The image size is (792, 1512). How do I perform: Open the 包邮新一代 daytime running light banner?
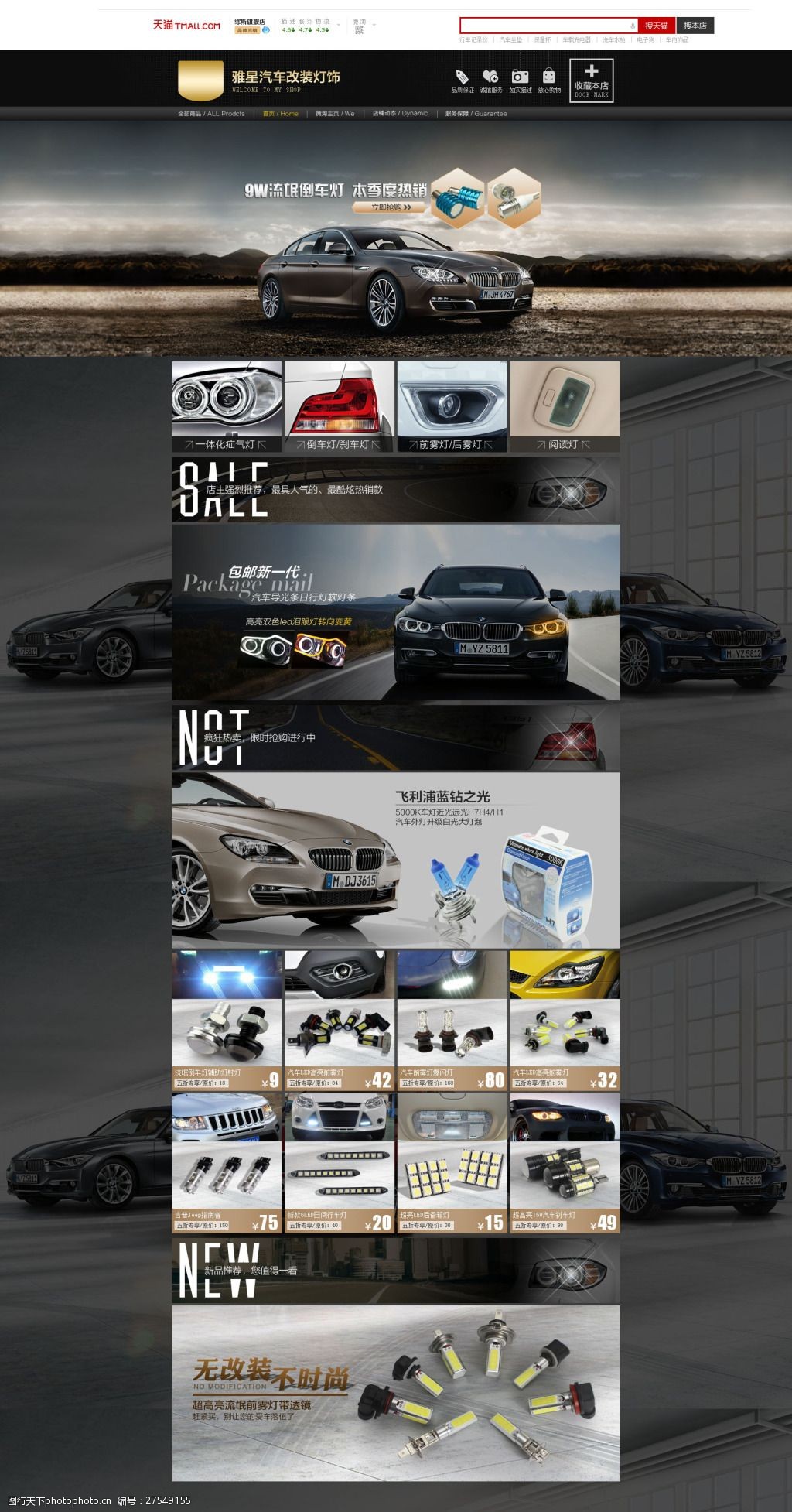pos(395,612)
